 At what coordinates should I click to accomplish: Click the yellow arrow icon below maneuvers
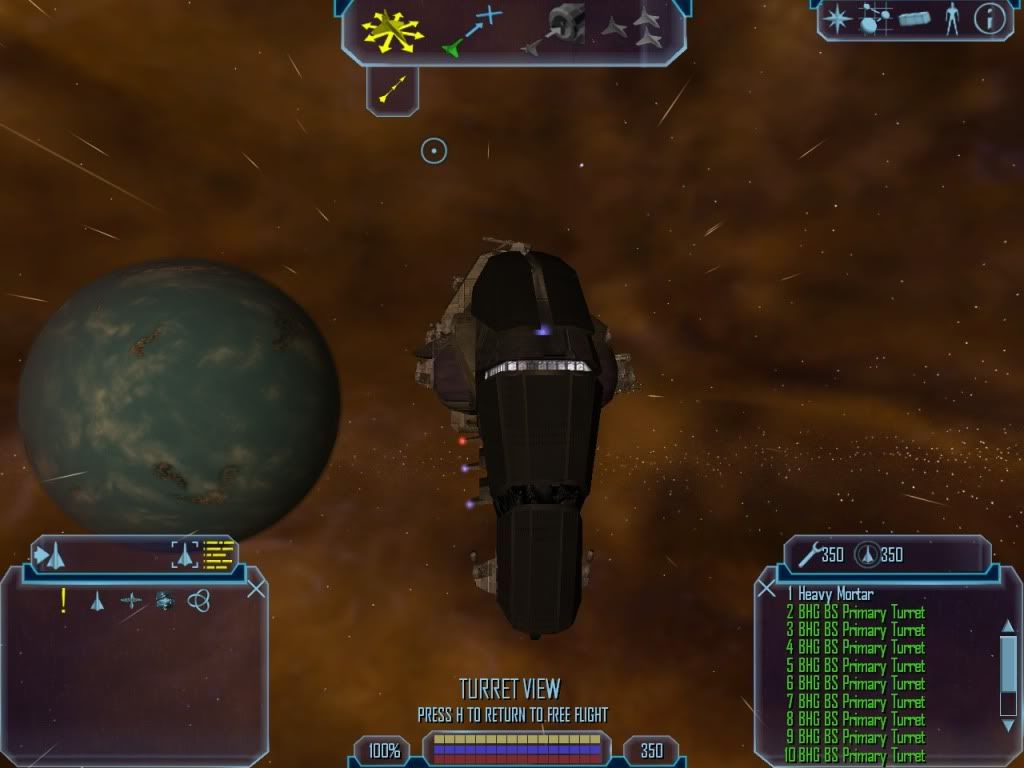click(392, 91)
